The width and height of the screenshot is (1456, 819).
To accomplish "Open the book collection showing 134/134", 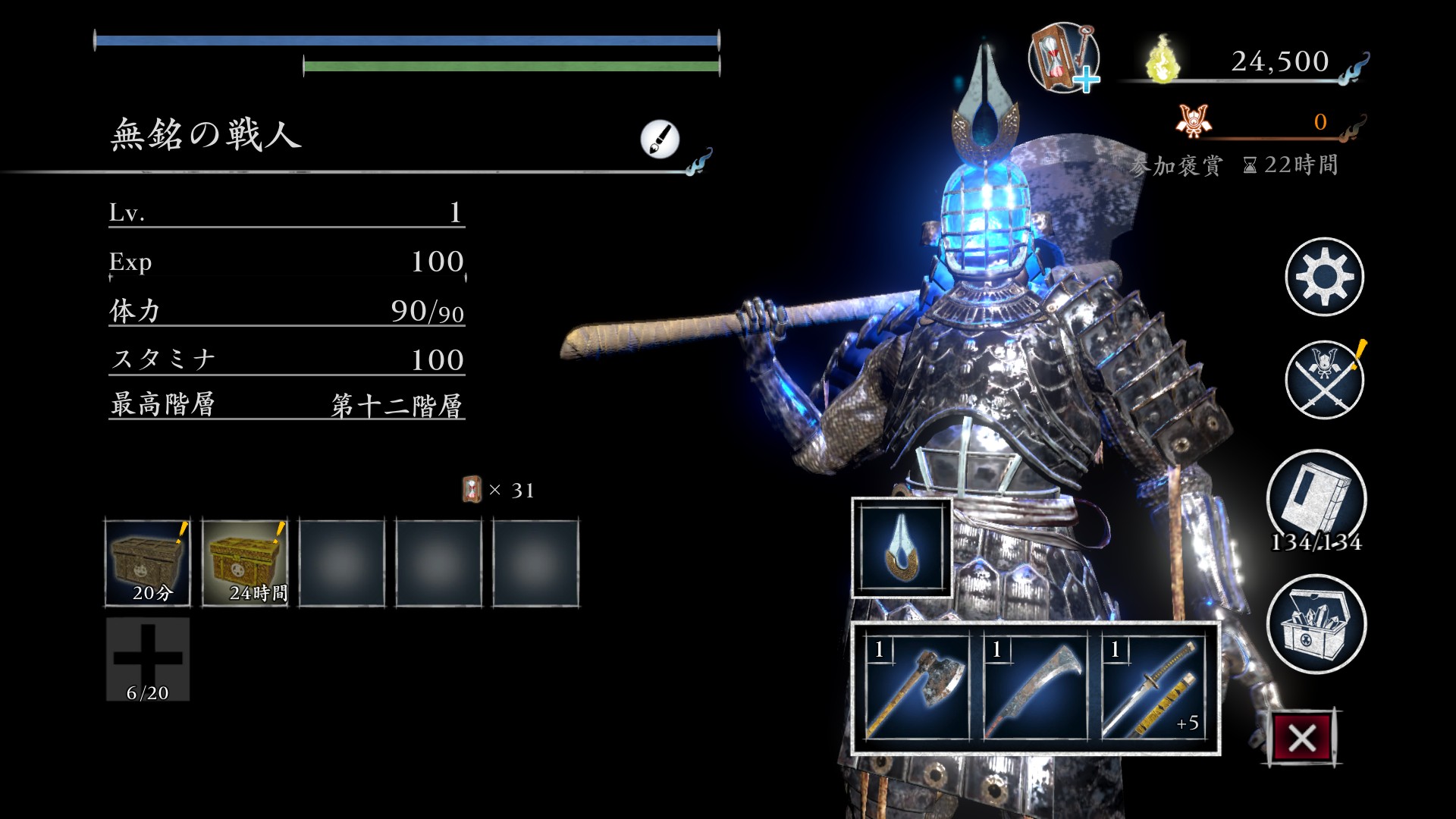I will (1316, 499).
